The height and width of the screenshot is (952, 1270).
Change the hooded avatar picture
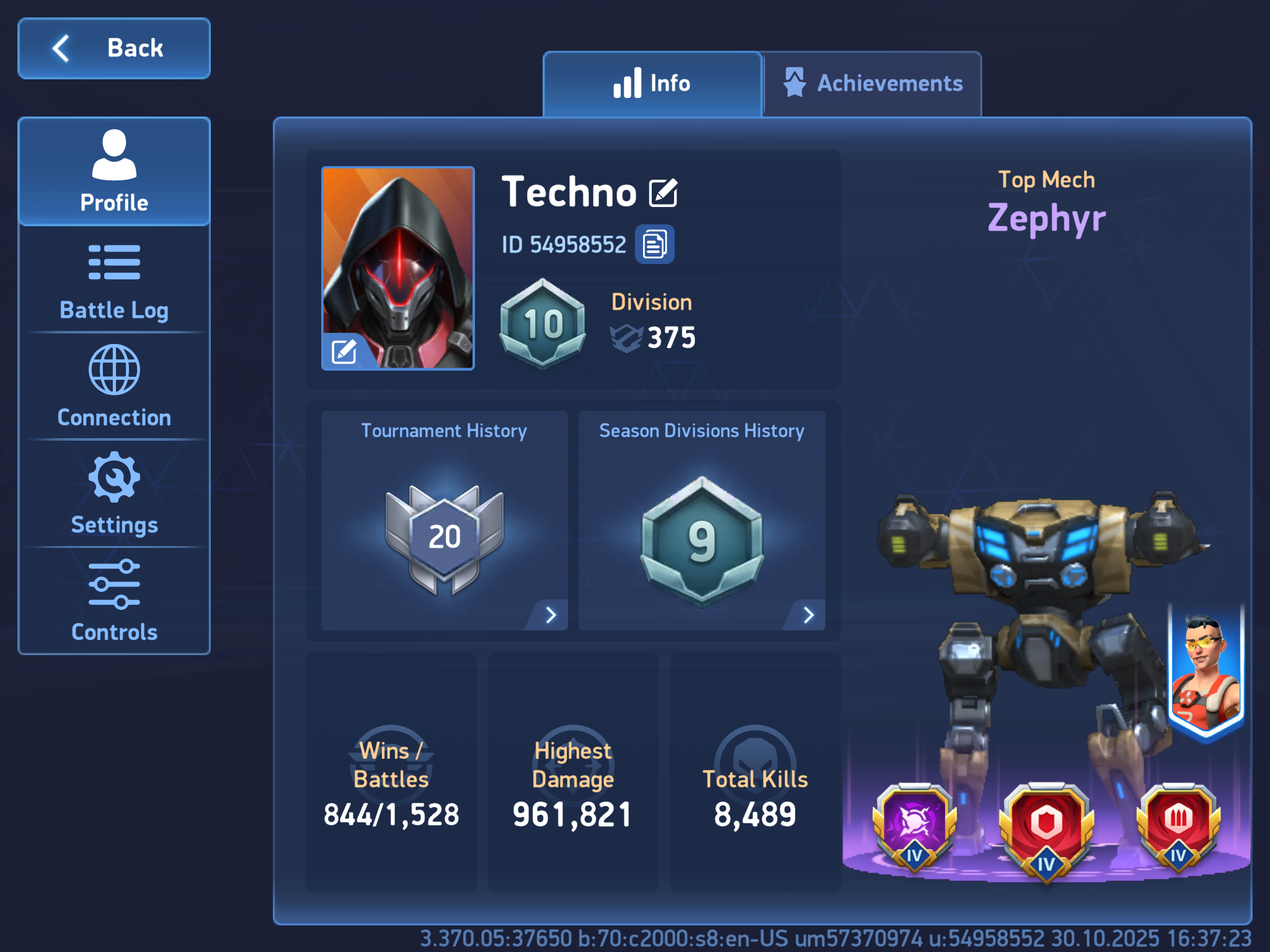click(344, 351)
